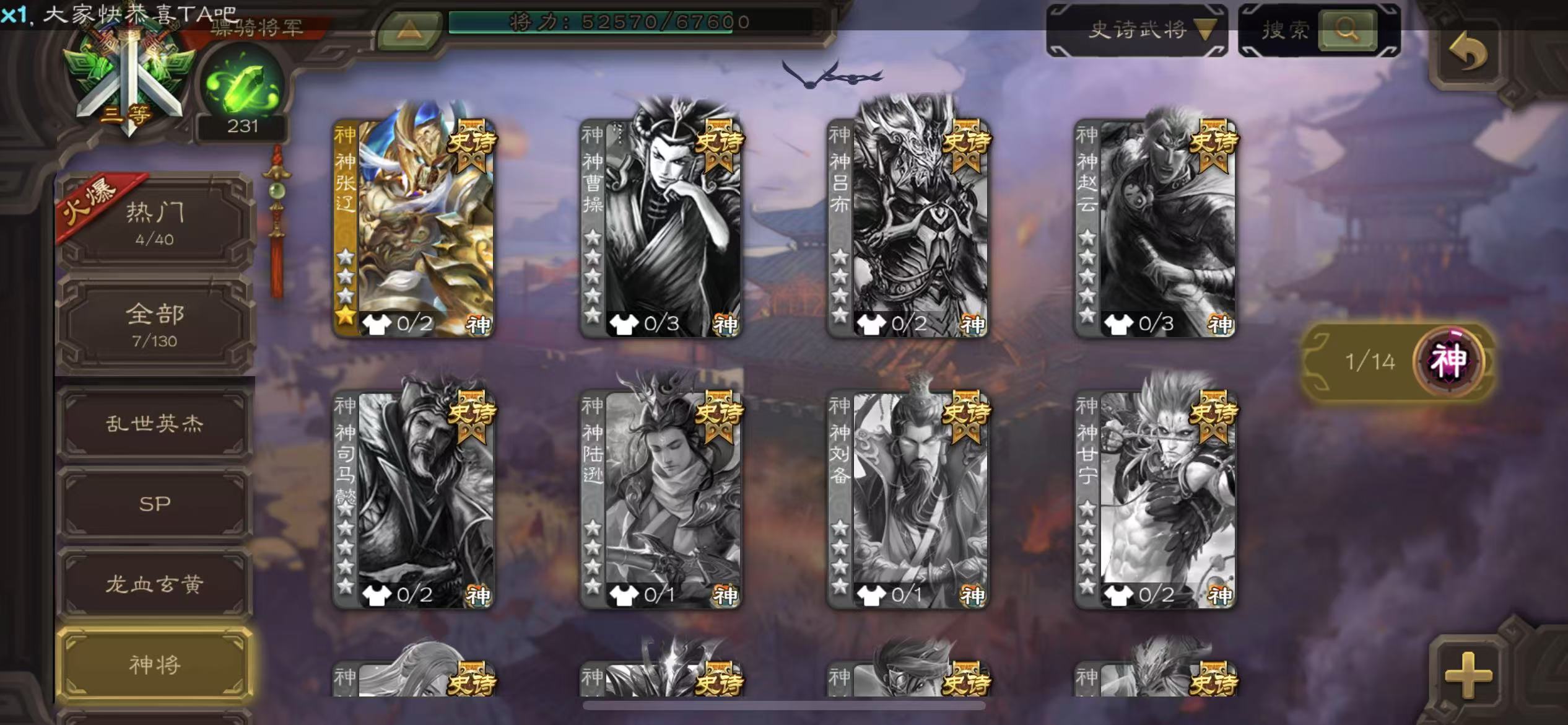Open the SP heroes tab

(155, 504)
